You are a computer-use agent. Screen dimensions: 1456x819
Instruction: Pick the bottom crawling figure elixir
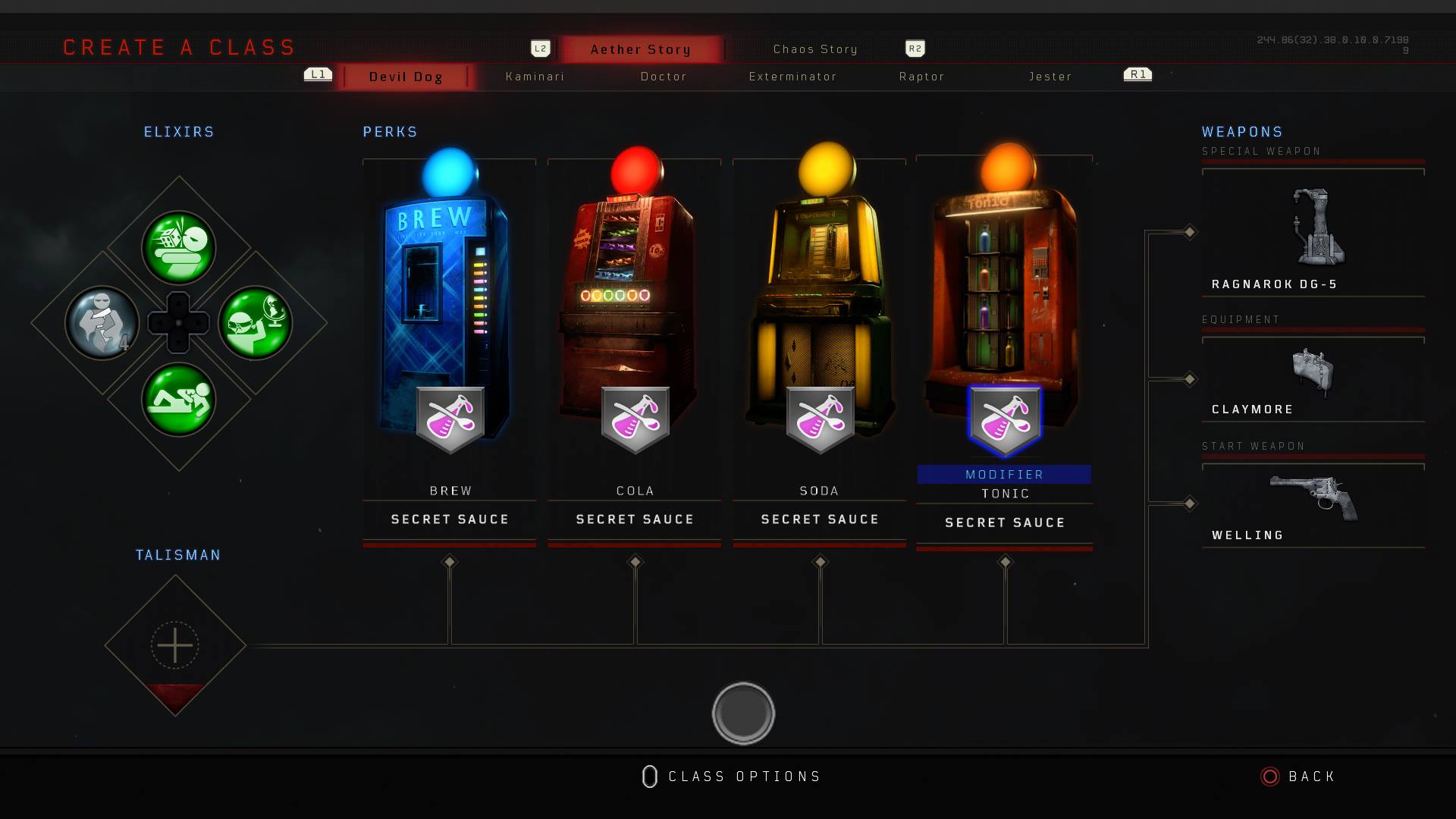pyautogui.click(x=179, y=400)
